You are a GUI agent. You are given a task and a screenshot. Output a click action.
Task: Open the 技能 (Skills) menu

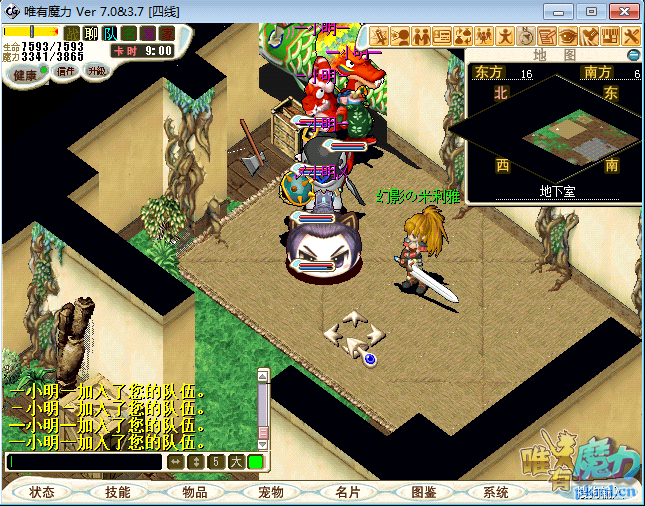(x=117, y=492)
